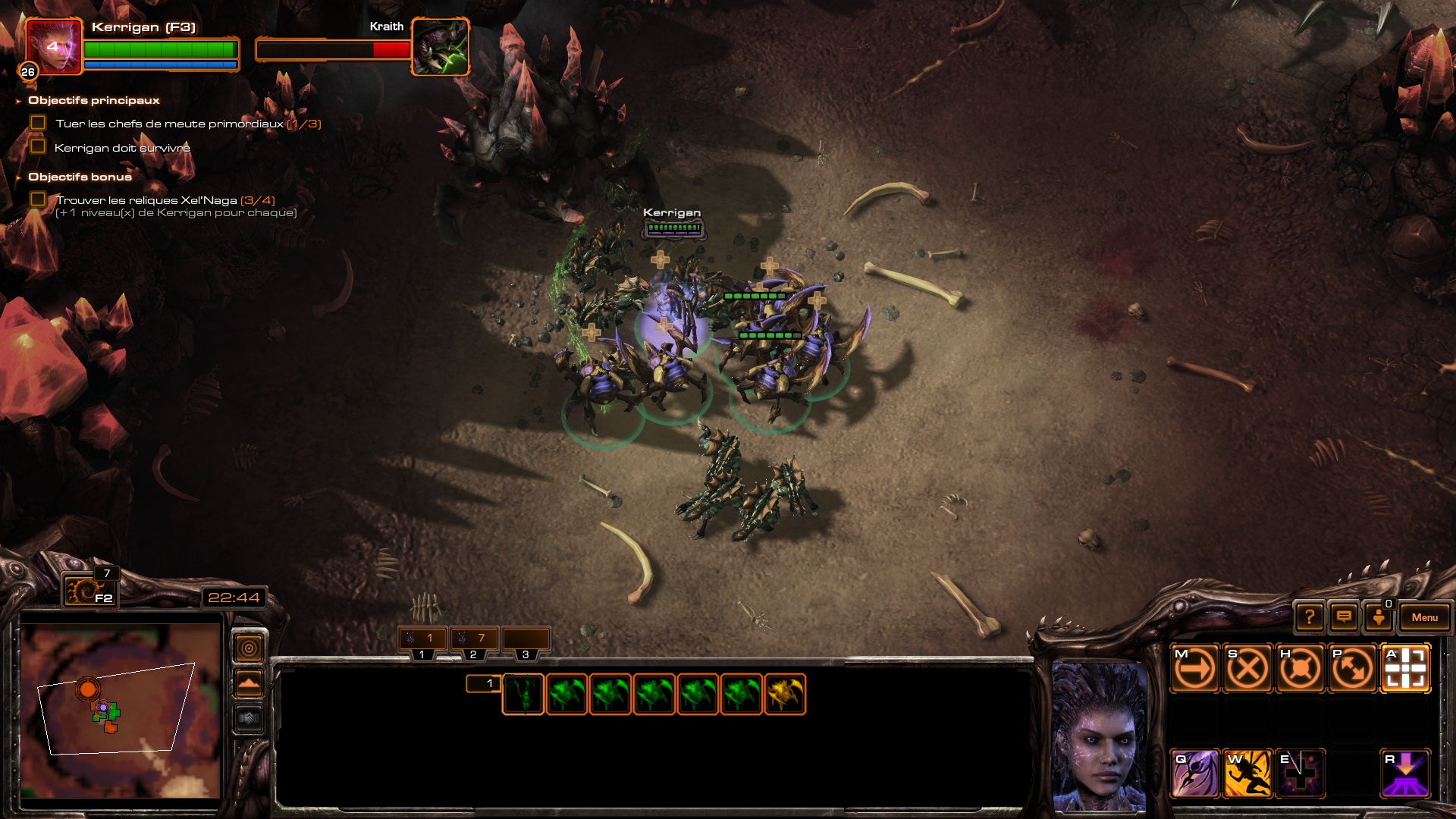Viewport: 1456px width, 819px height.
Task: Show the chat message log
Action: [1344, 617]
